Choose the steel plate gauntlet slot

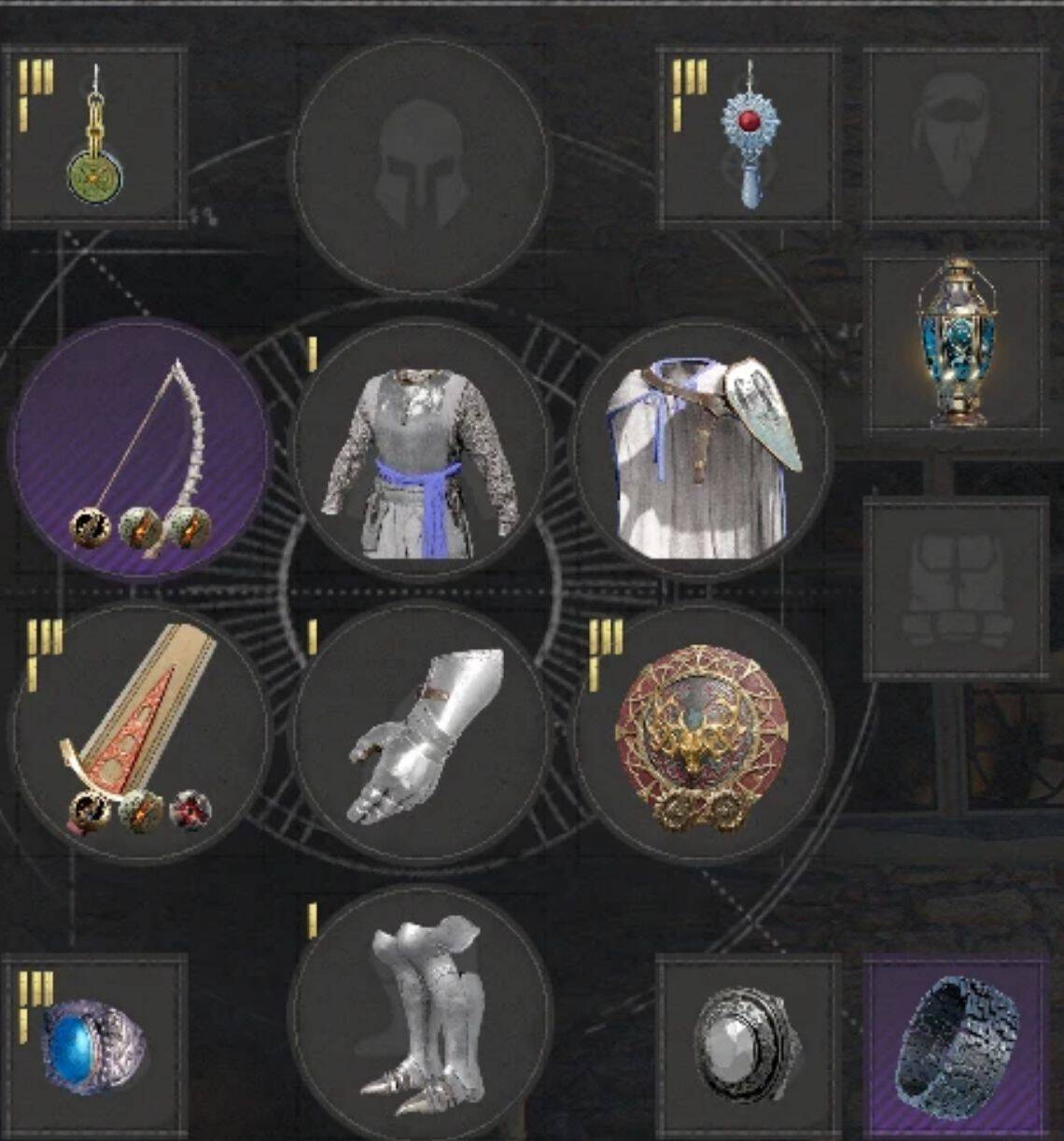point(421,733)
